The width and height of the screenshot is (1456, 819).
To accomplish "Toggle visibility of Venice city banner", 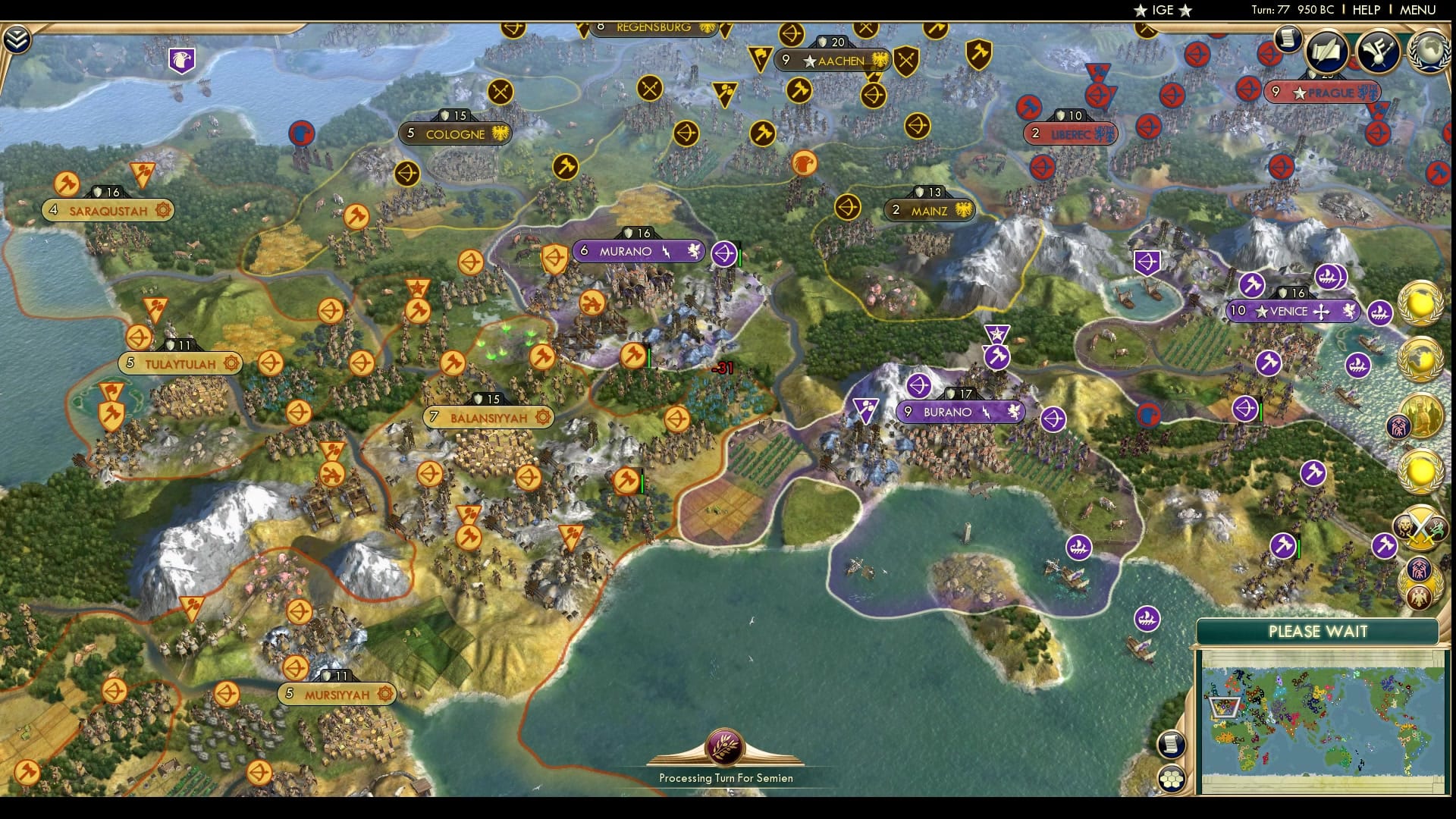I will 1293,311.
